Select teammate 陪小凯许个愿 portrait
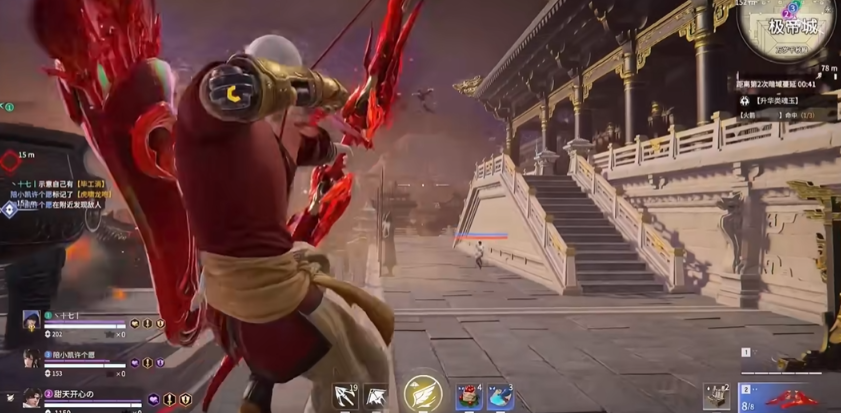Viewport: 841px width, 413px height. (x=31, y=358)
